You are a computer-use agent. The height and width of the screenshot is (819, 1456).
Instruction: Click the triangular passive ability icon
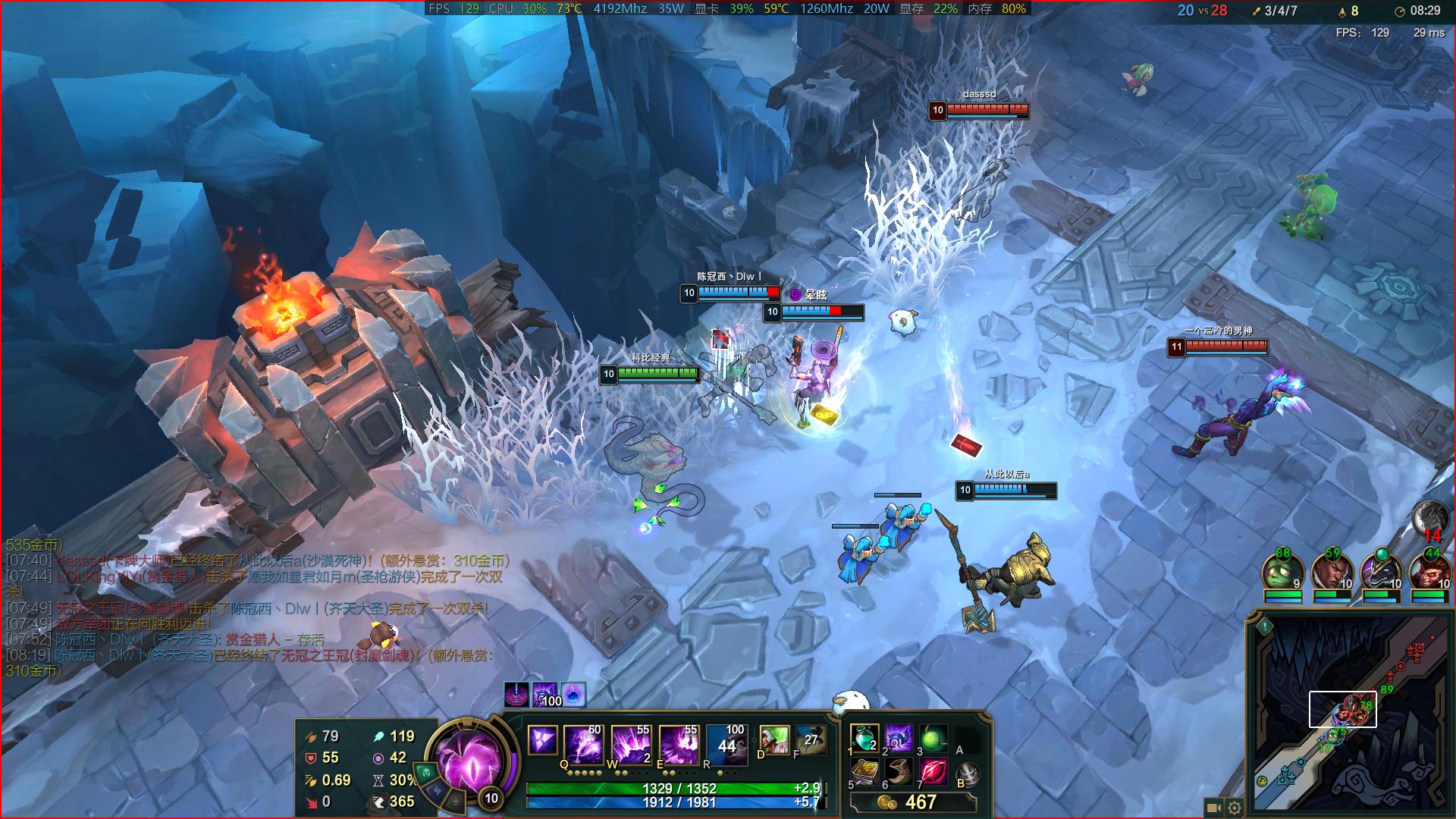542,739
